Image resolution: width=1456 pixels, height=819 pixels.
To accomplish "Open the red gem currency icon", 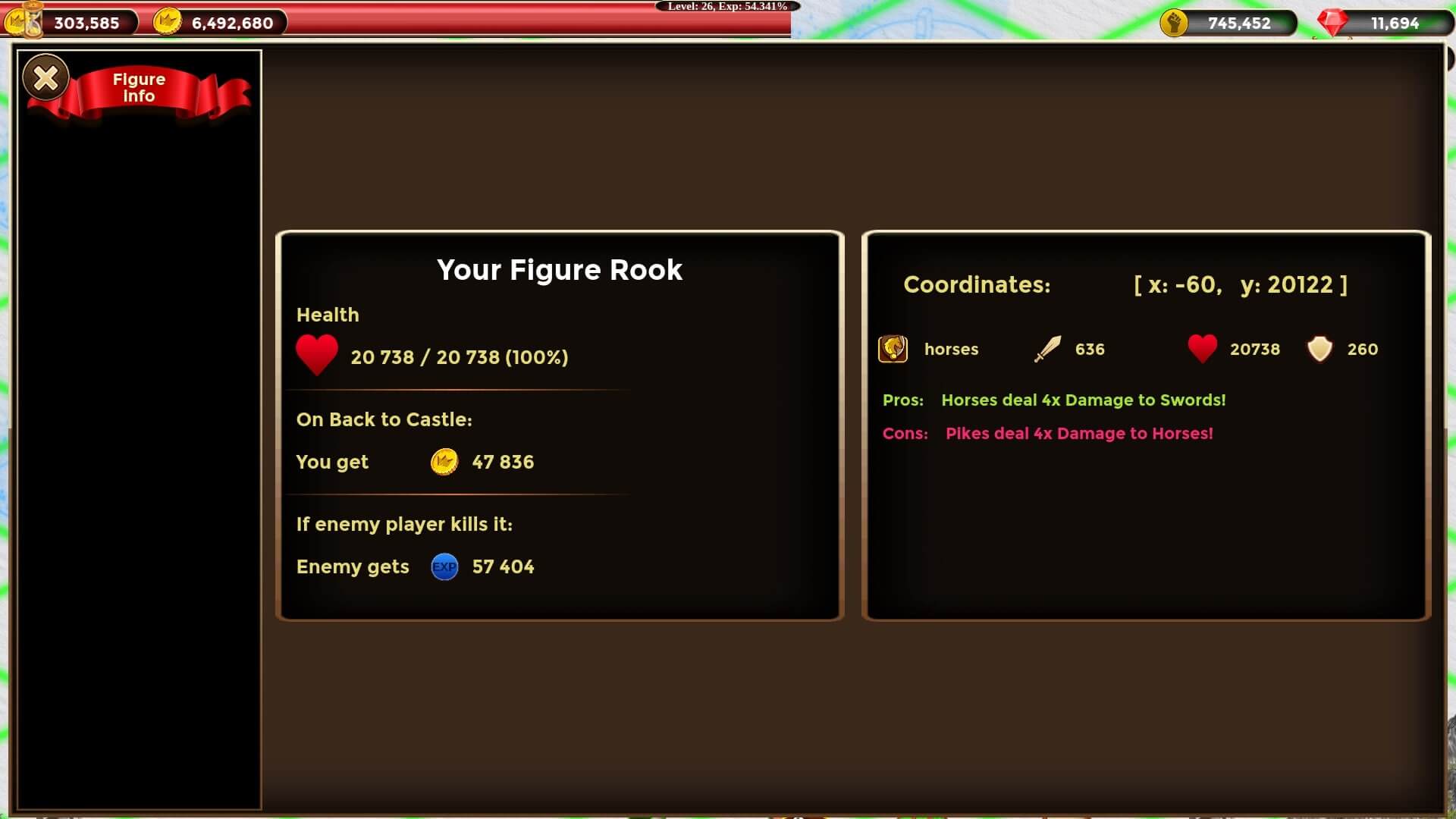I will tap(1332, 23).
